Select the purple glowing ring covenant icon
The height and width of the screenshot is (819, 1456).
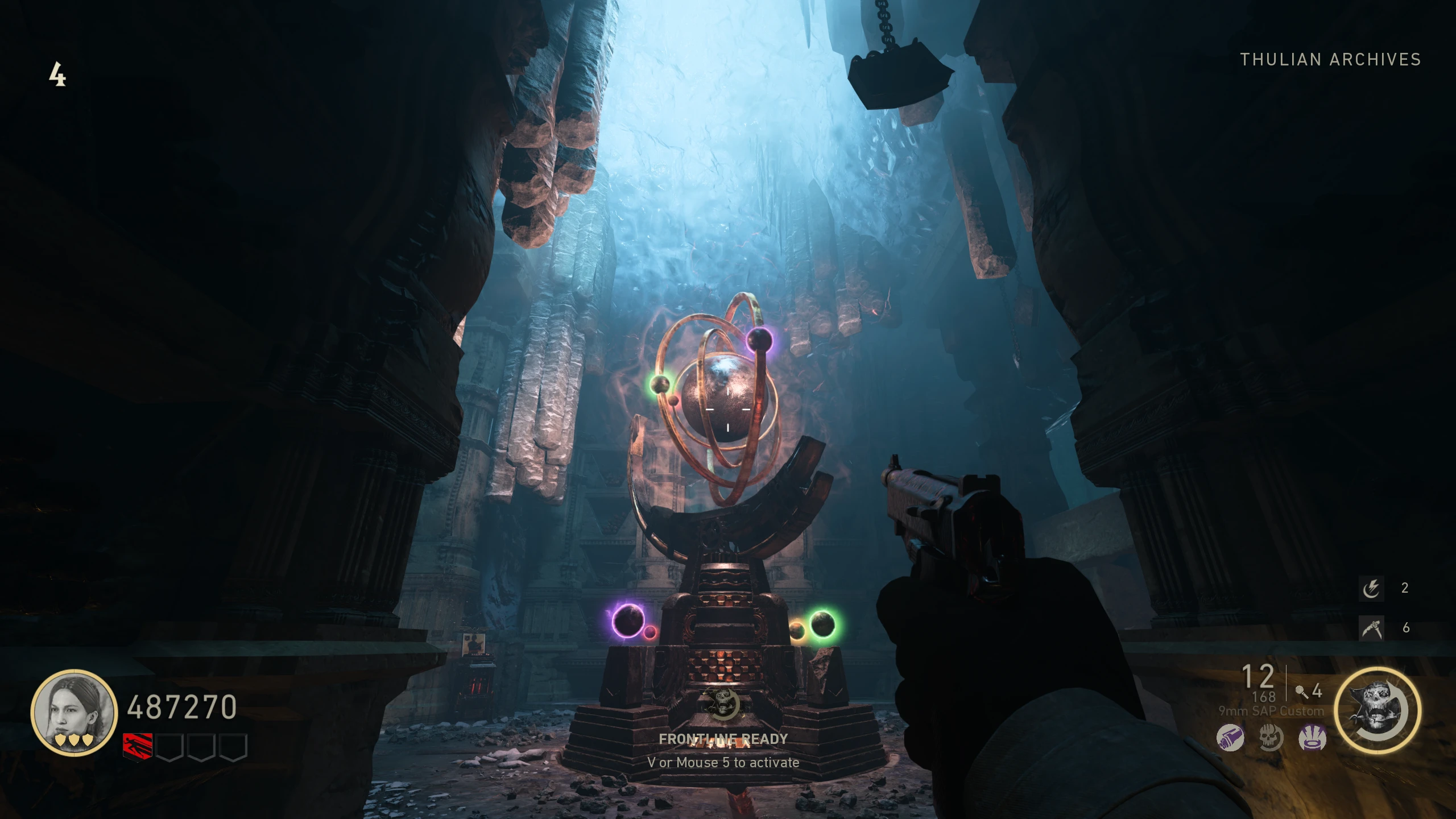[x=1312, y=738]
